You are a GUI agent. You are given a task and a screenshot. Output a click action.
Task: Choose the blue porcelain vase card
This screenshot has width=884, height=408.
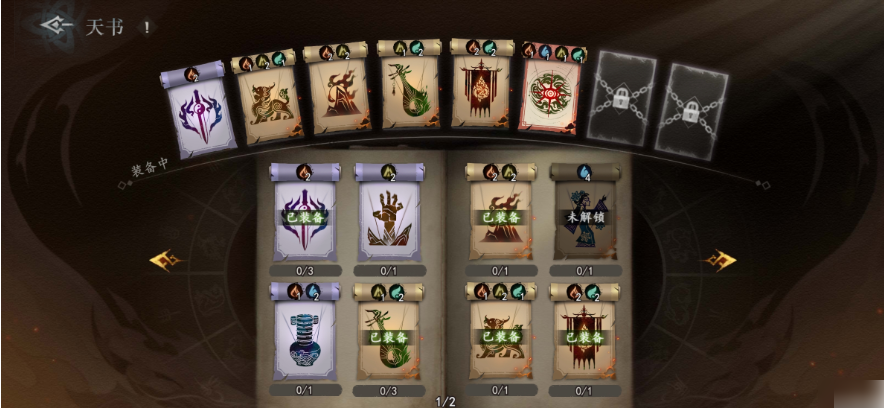pos(305,335)
